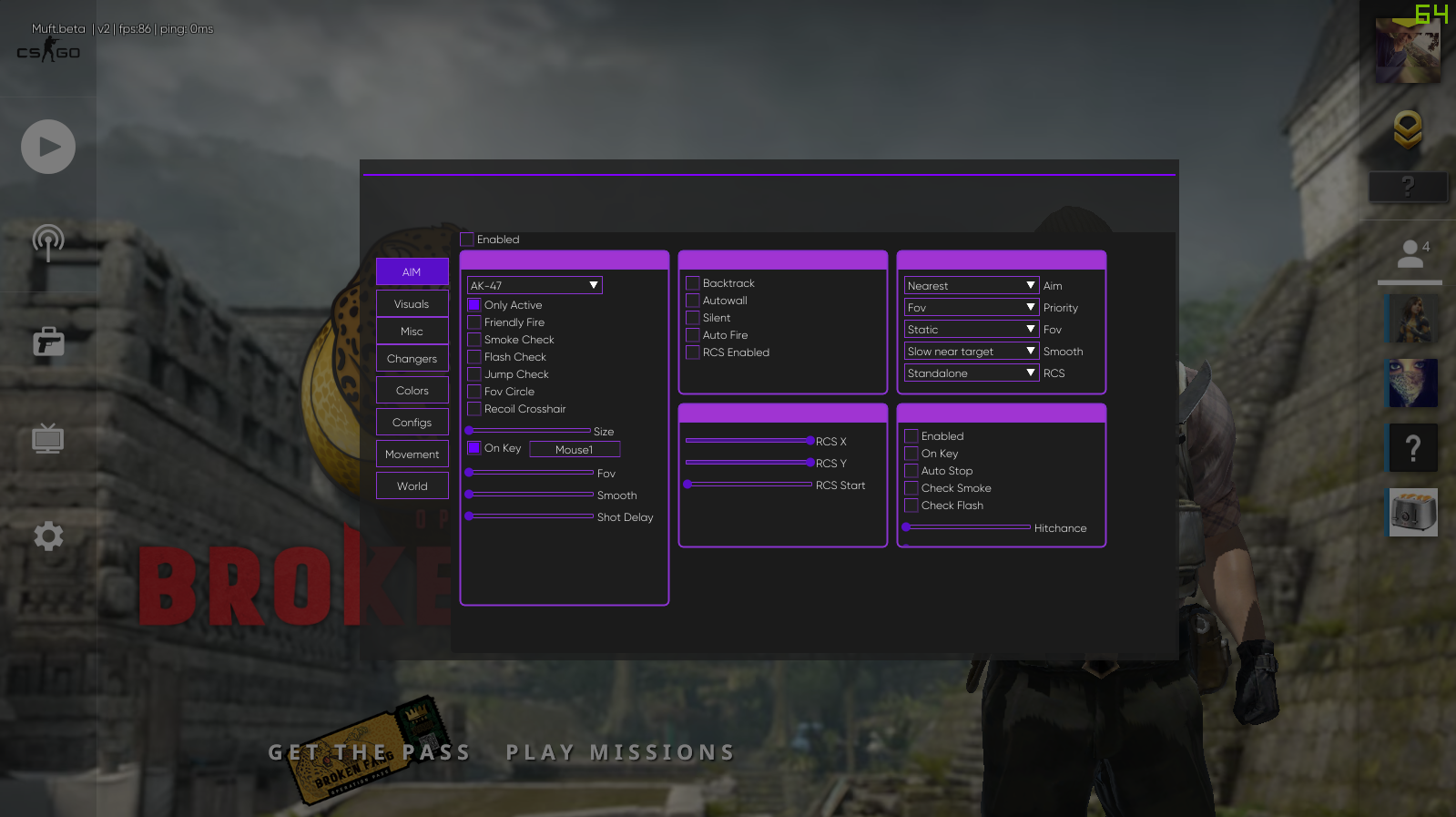The width and height of the screenshot is (1456, 817).
Task: Open the Misc tab
Action: tap(412, 332)
